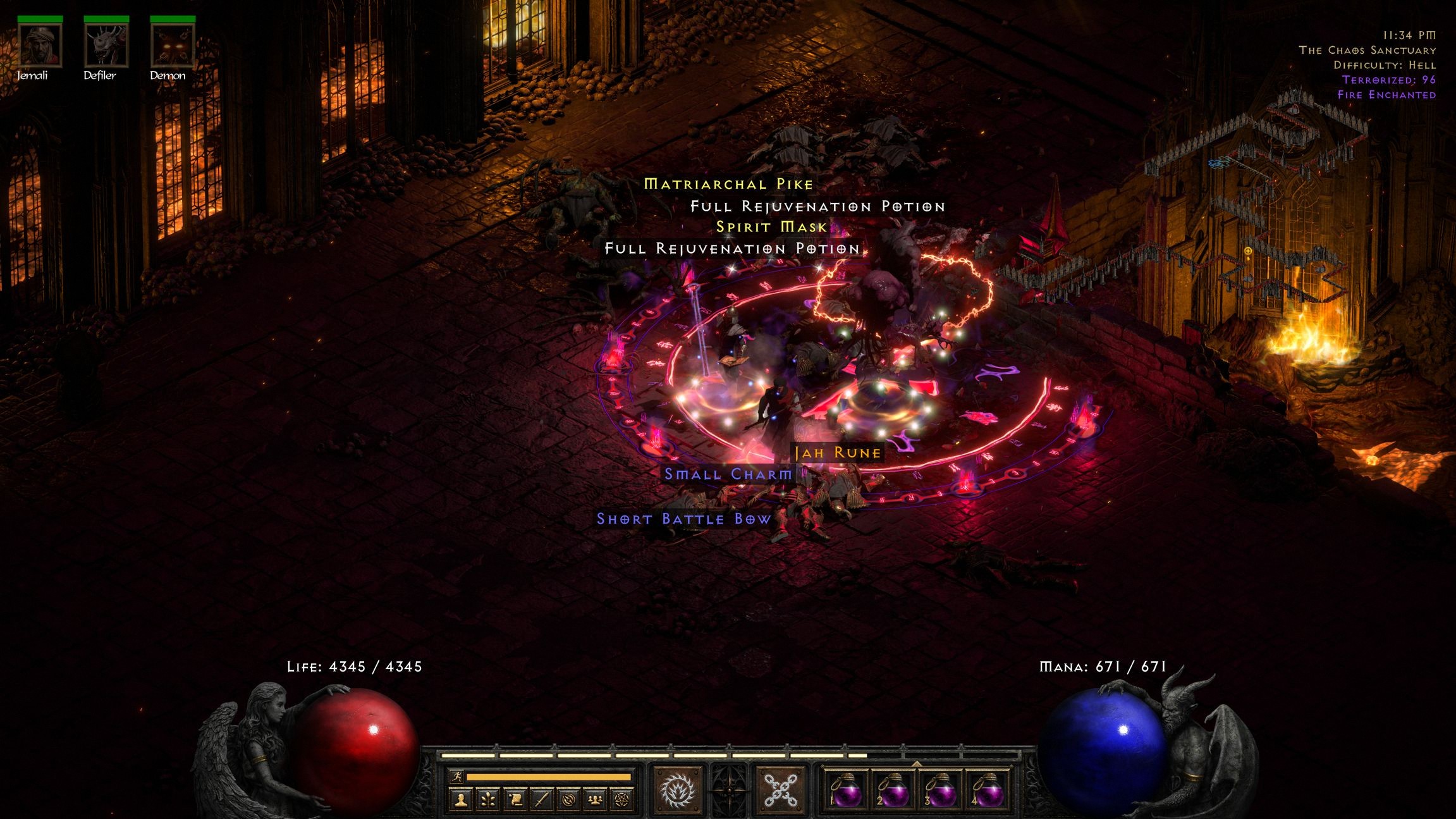Click Jemali's party portrait frame
The height and width of the screenshot is (819, 1456).
coord(39,46)
